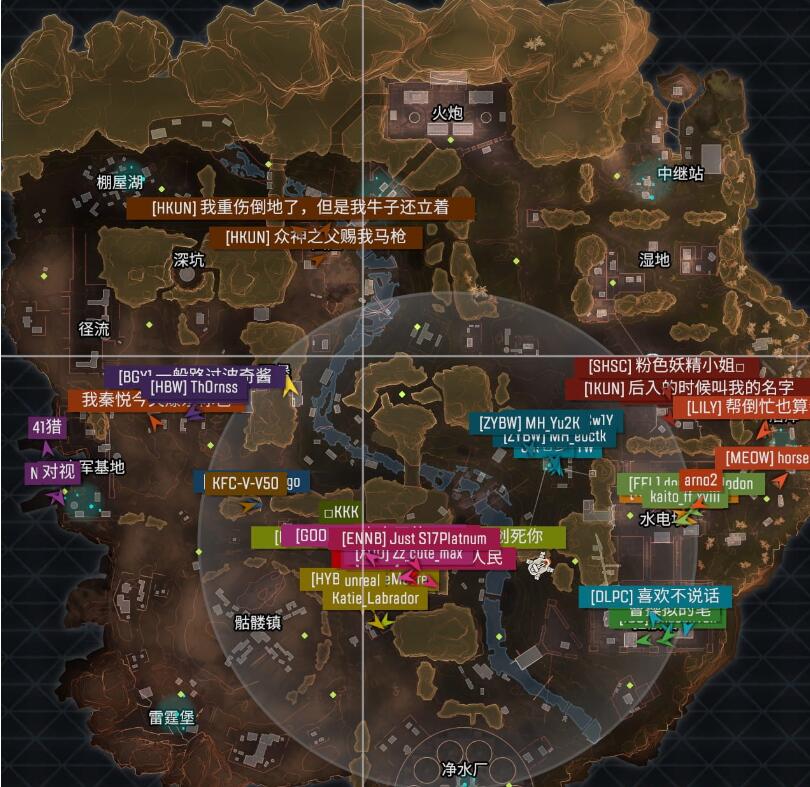Viewport: 810px width, 787px height.
Task: Select the 骷髅镇 location on the map
Action: click(x=258, y=621)
